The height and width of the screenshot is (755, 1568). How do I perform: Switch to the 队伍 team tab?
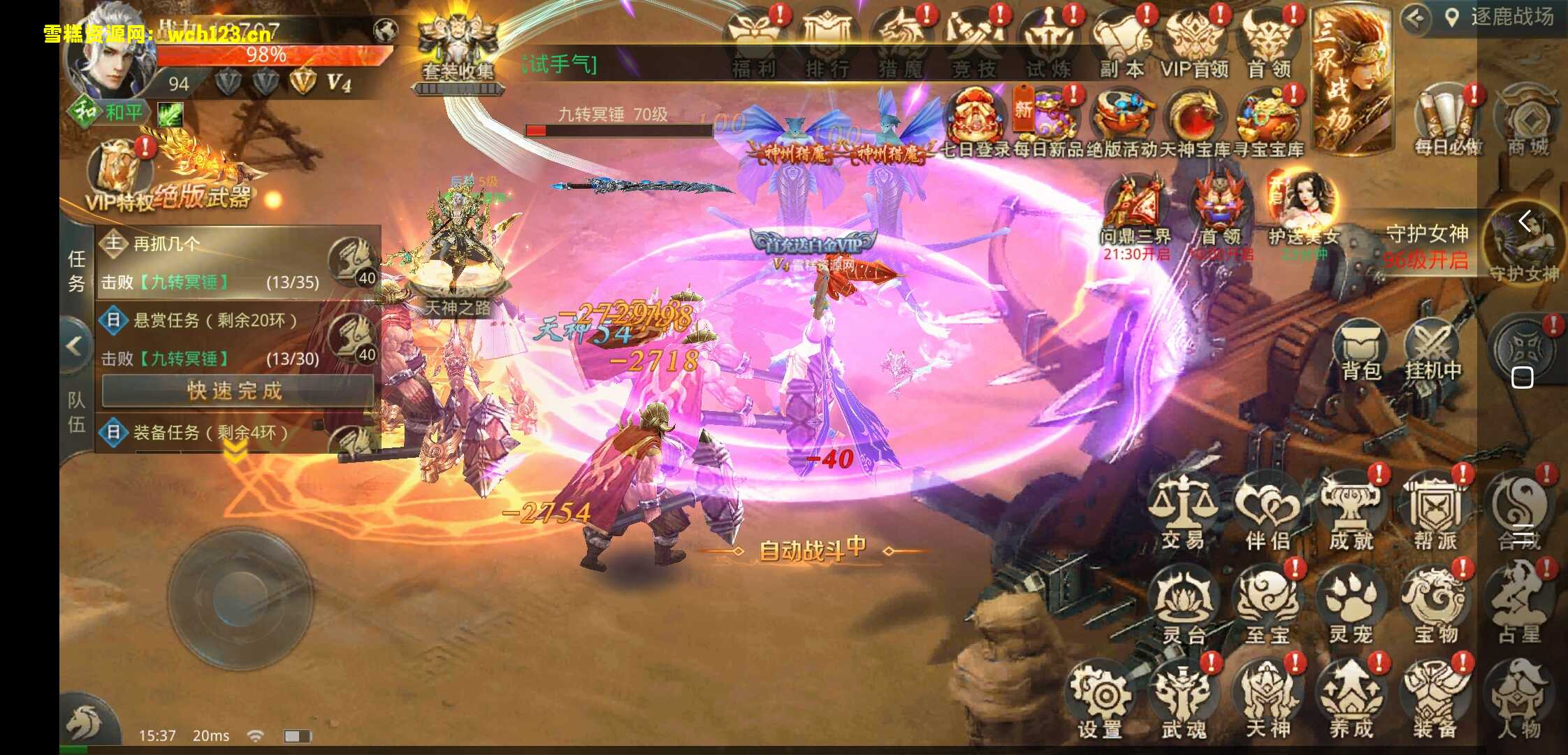click(76, 412)
